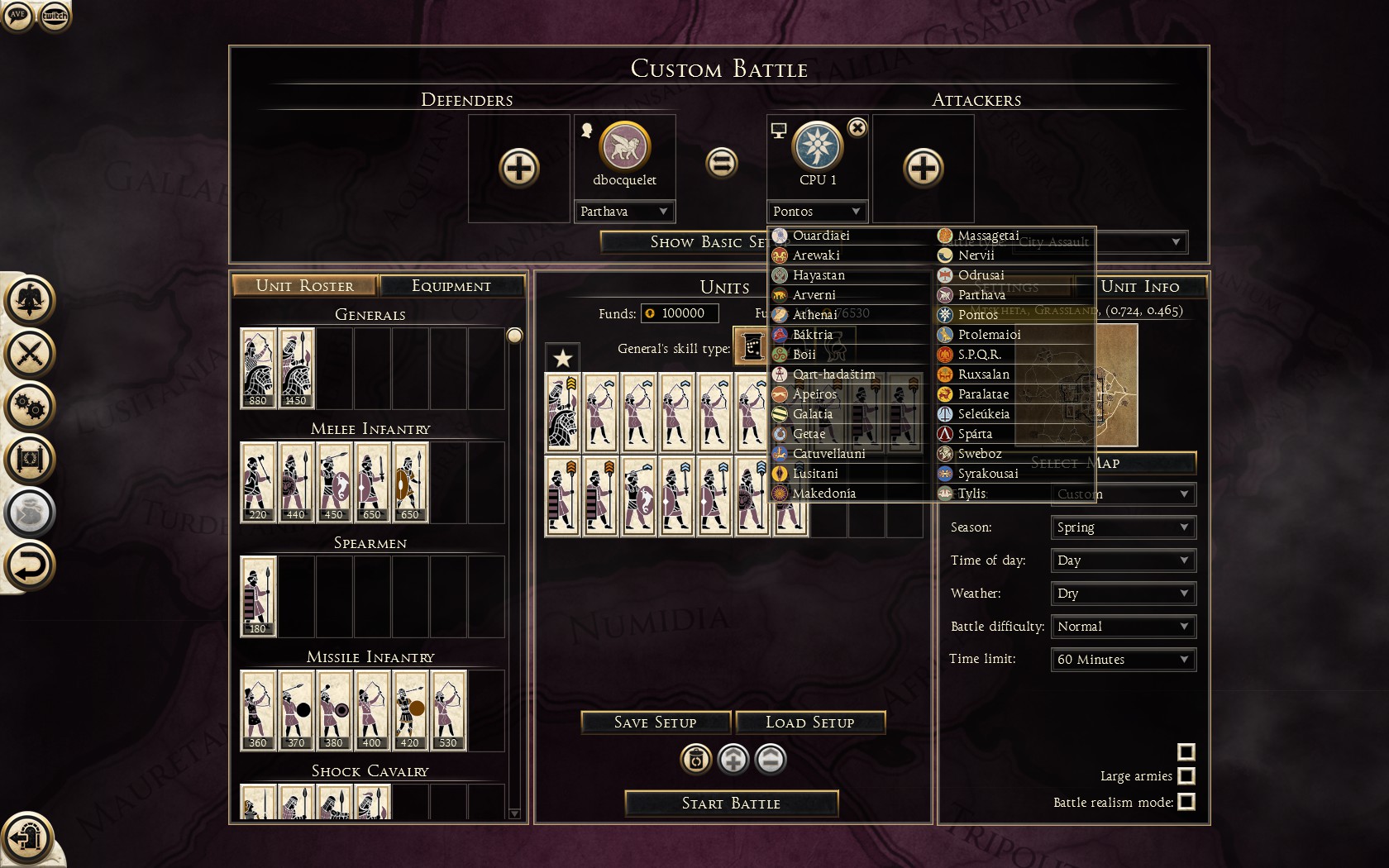This screenshot has width=1389, height=868.
Task: Add a defender army slot
Action: click(x=519, y=169)
